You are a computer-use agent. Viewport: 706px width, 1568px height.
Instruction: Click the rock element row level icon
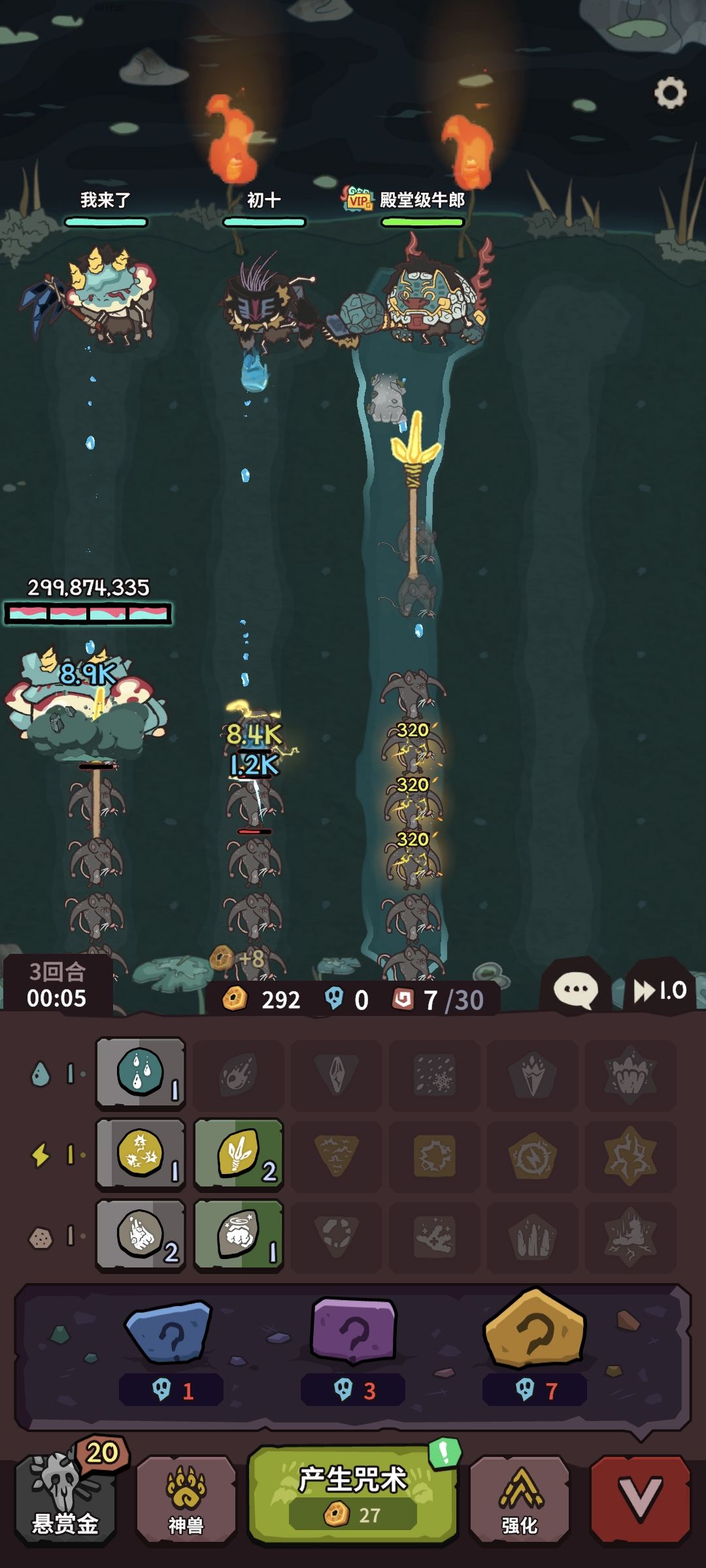click(41, 1237)
